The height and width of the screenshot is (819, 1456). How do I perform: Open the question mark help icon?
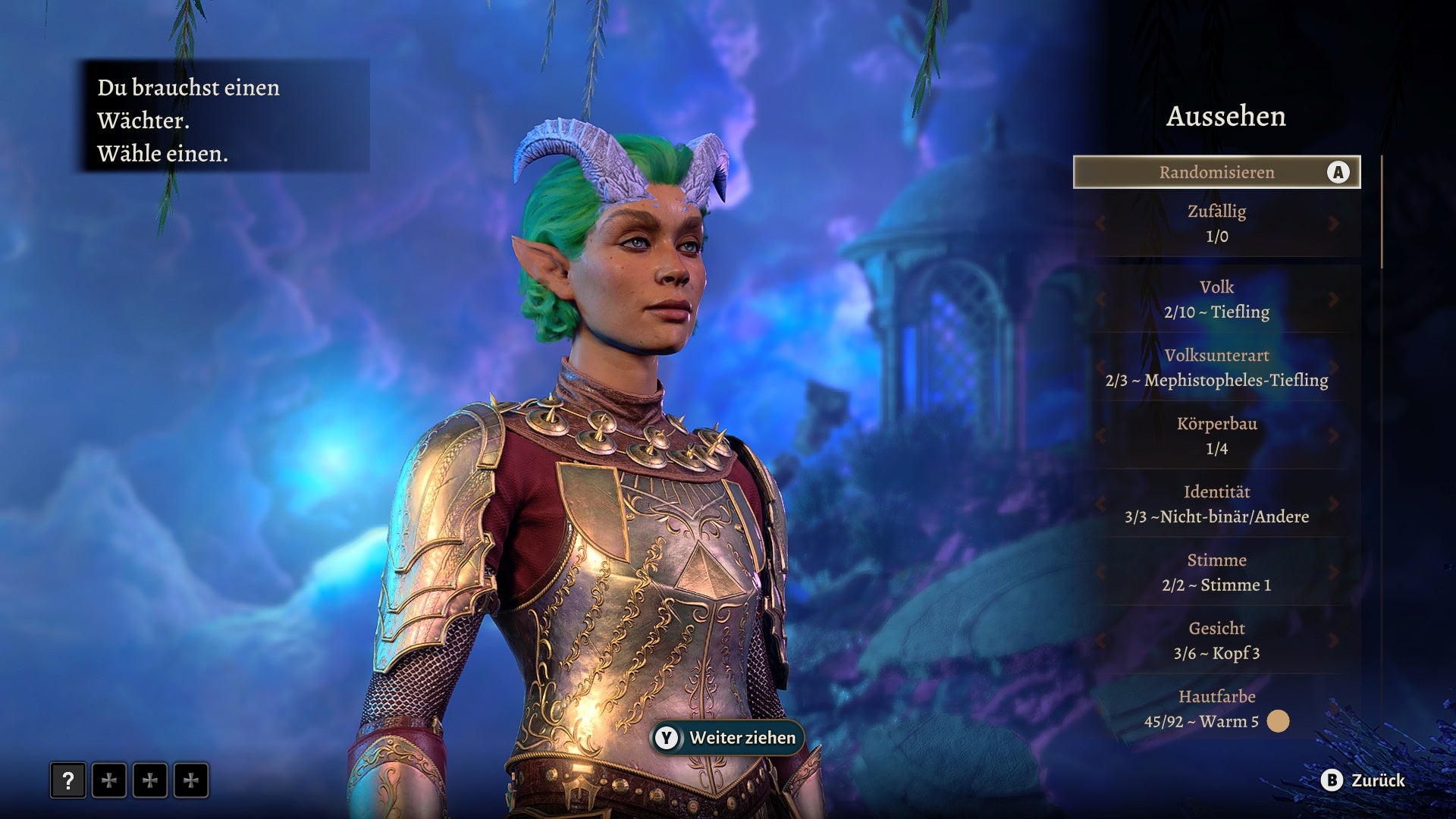(68, 780)
